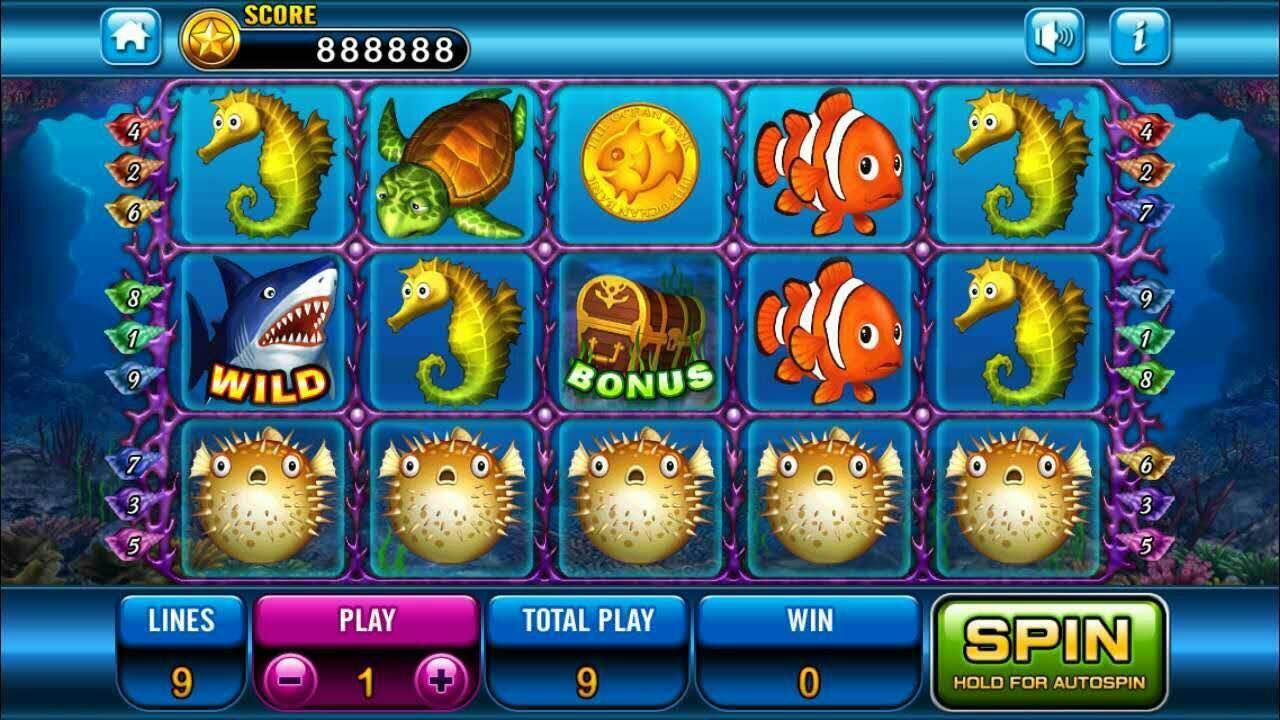Click the red payline 4 marker

(x=136, y=128)
